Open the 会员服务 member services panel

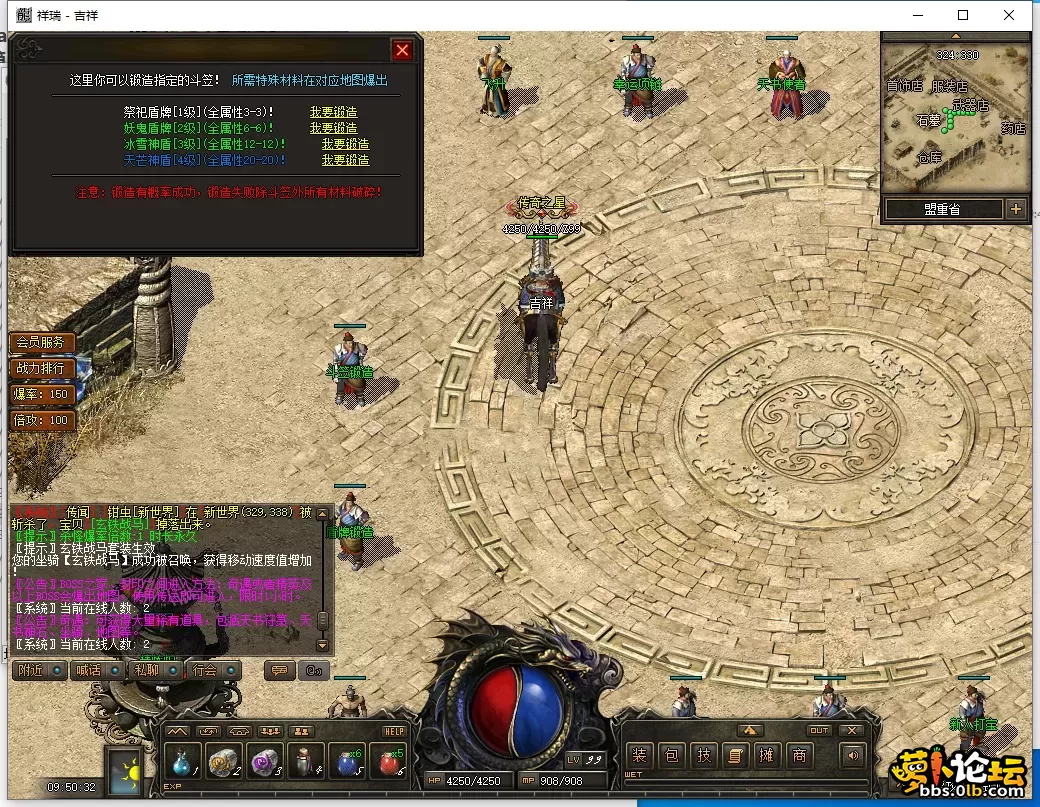[x=41, y=342]
